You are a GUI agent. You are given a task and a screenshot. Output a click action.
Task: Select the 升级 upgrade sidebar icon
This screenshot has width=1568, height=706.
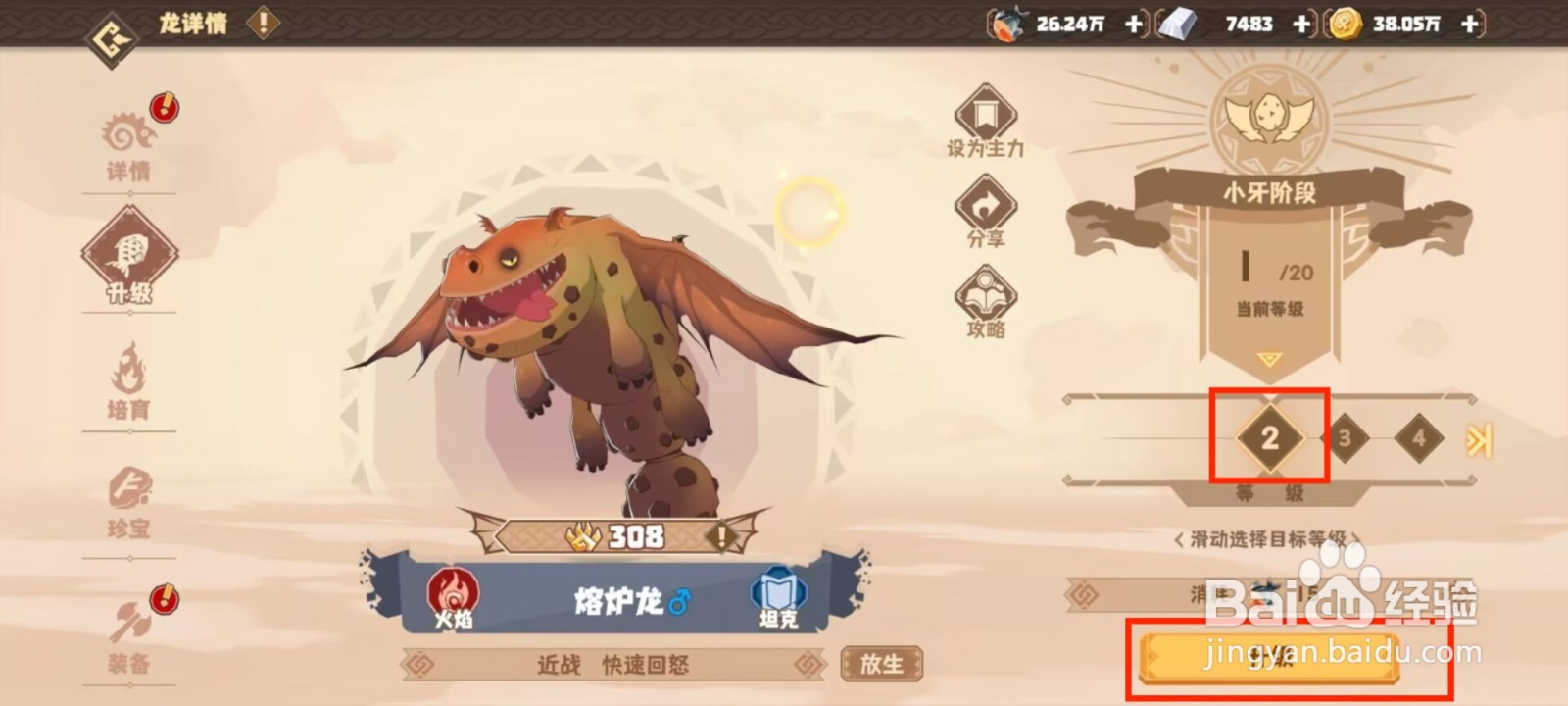[129, 257]
